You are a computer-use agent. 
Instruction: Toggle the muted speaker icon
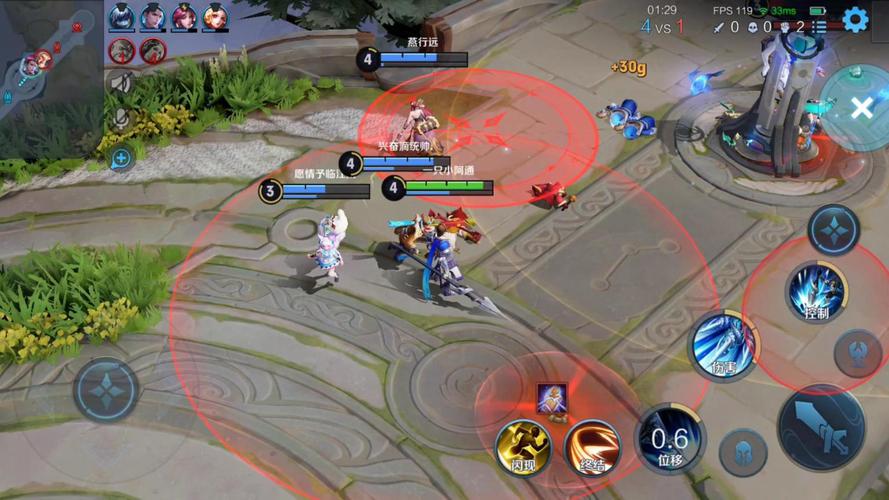pos(122,84)
